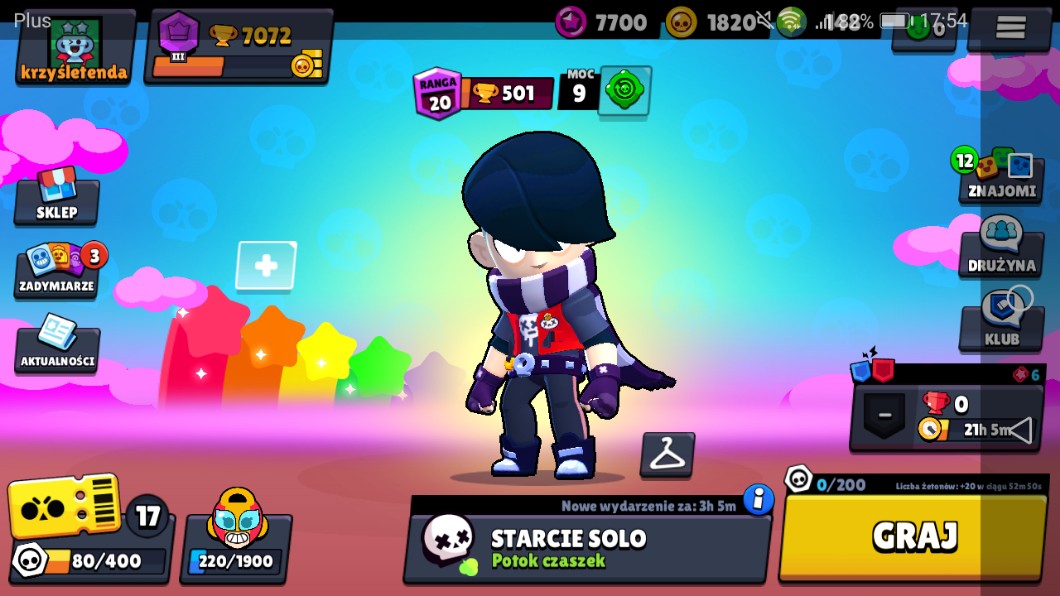1060x596 pixels.
Task: Open the green gadget icon next to power
Action: pyautogui.click(x=625, y=92)
